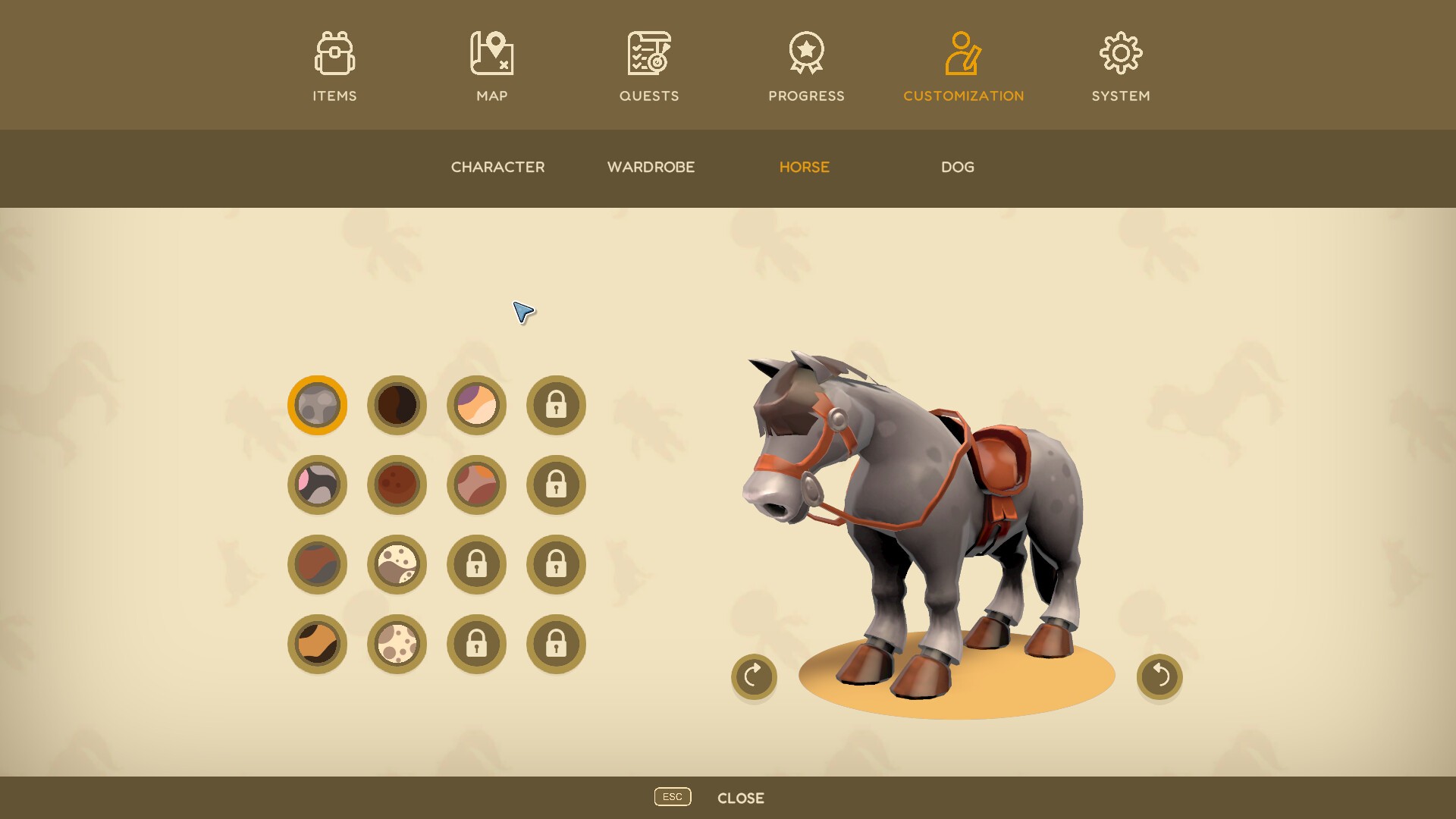This screenshot has height=819, width=1456.
Task: Switch to the Character tab
Action: click(497, 167)
